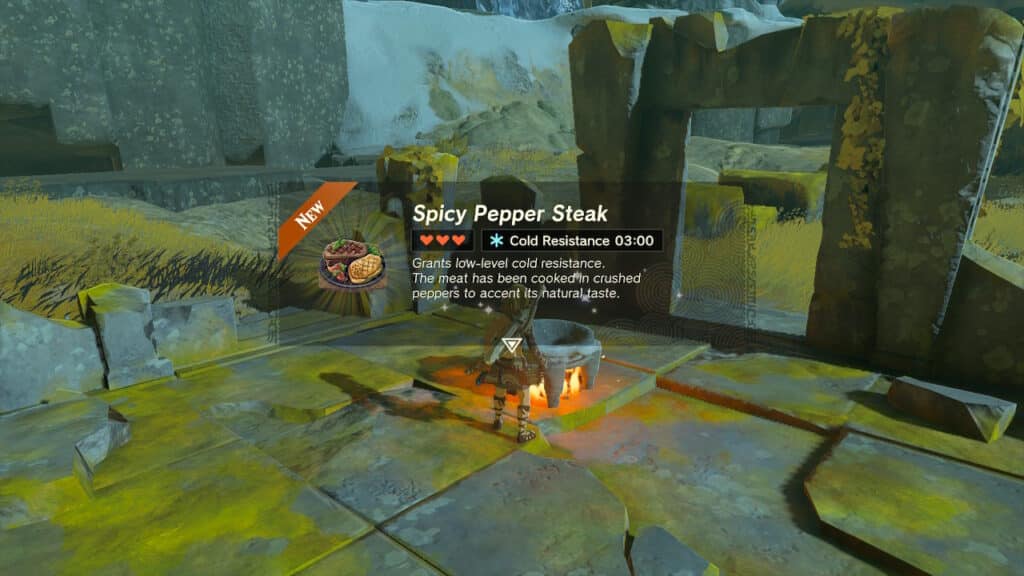Click the Cold Resistance snowflake effect icon
This screenshot has height=576, width=1024.
tap(496, 241)
